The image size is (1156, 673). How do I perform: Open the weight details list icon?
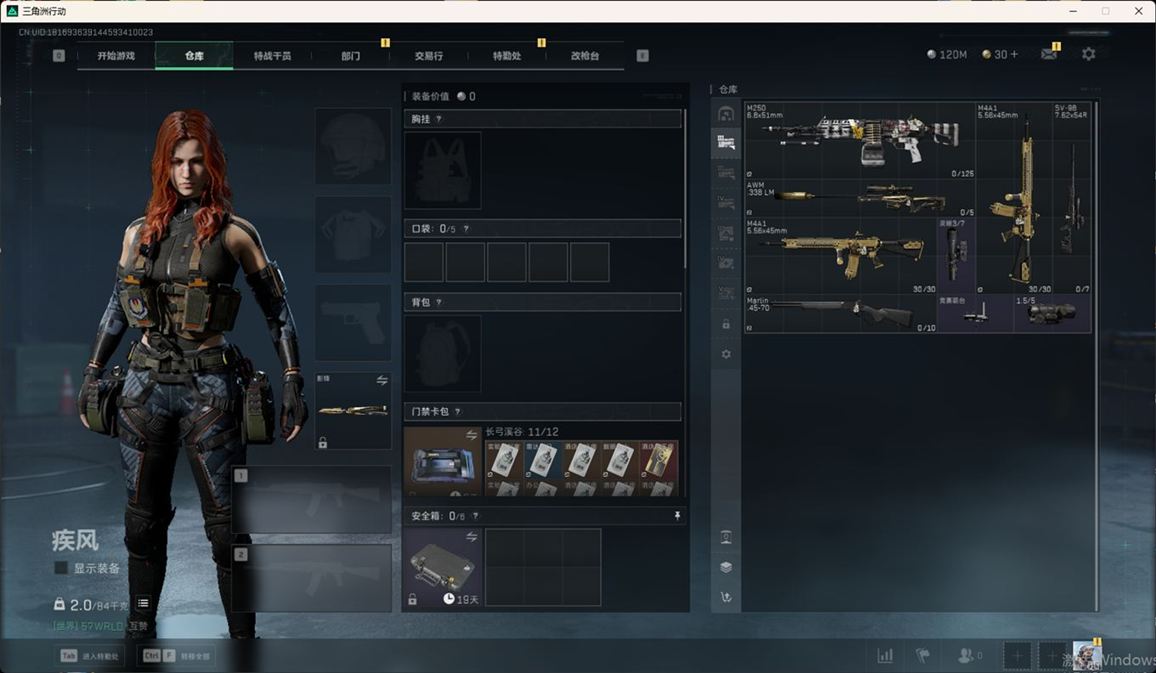[143, 603]
